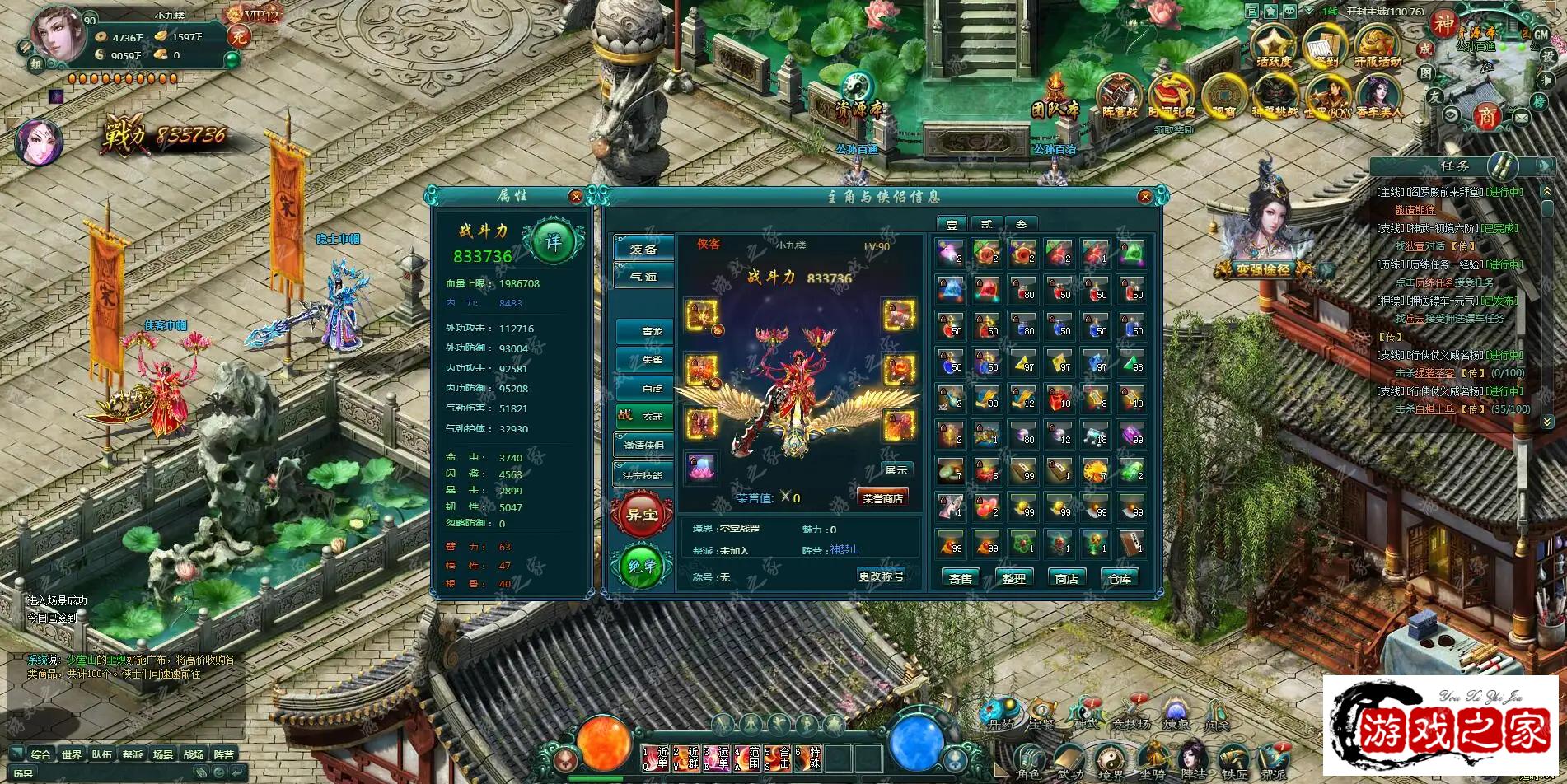Open the 活跃度 activity icon
The image size is (1567, 784).
[x=1274, y=45]
